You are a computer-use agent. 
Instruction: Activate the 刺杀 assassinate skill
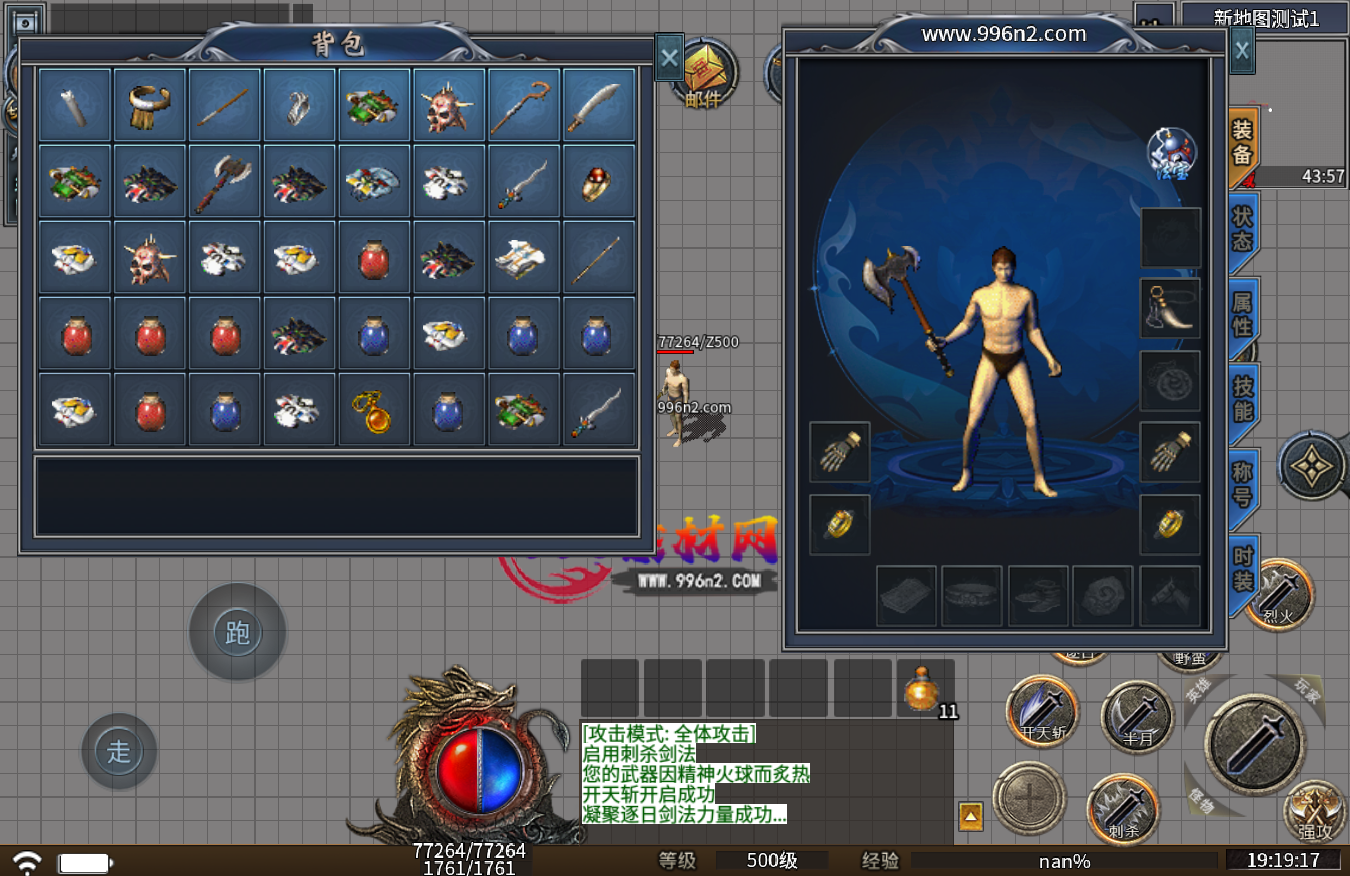tap(1123, 808)
